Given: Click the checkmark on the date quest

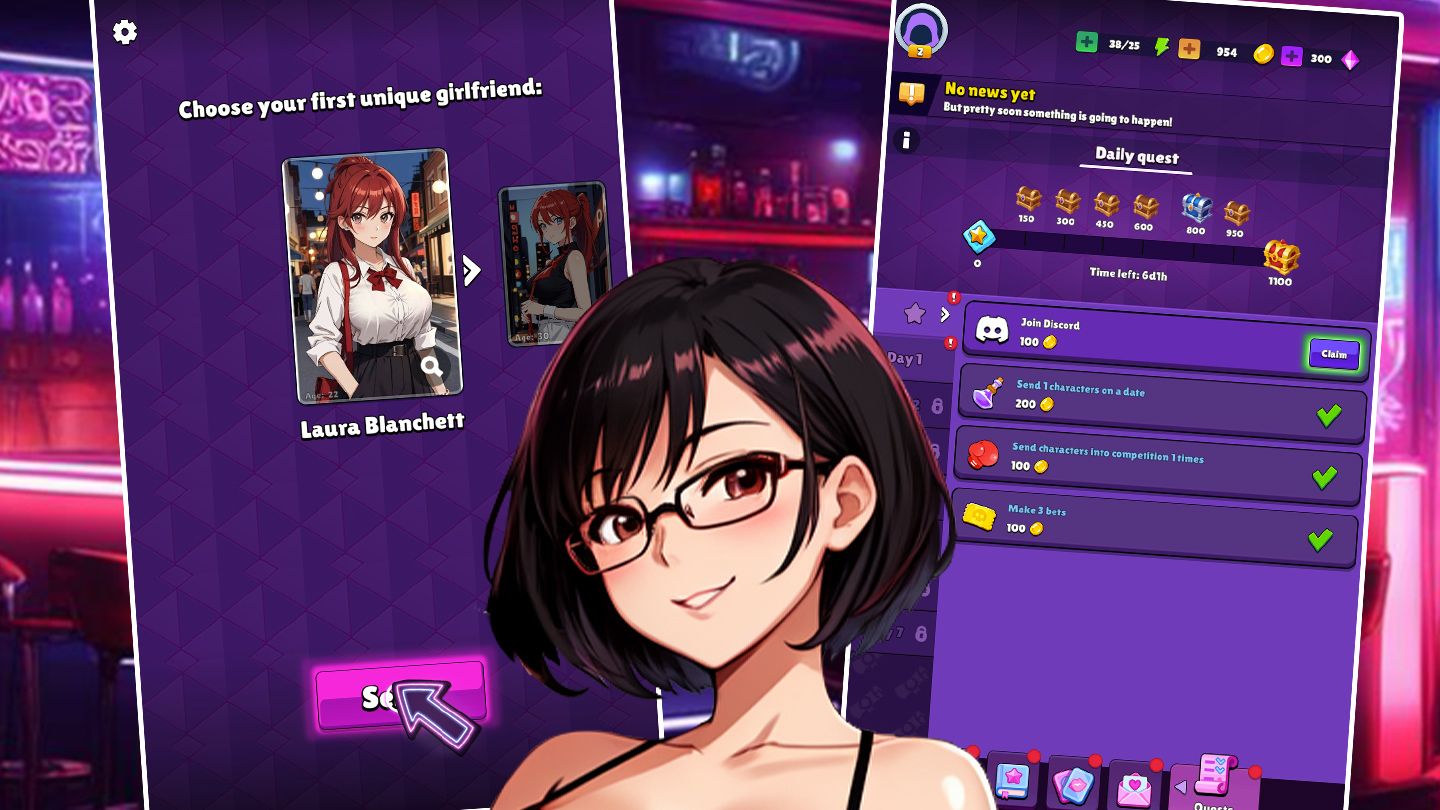Looking at the screenshot, I should [1331, 414].
